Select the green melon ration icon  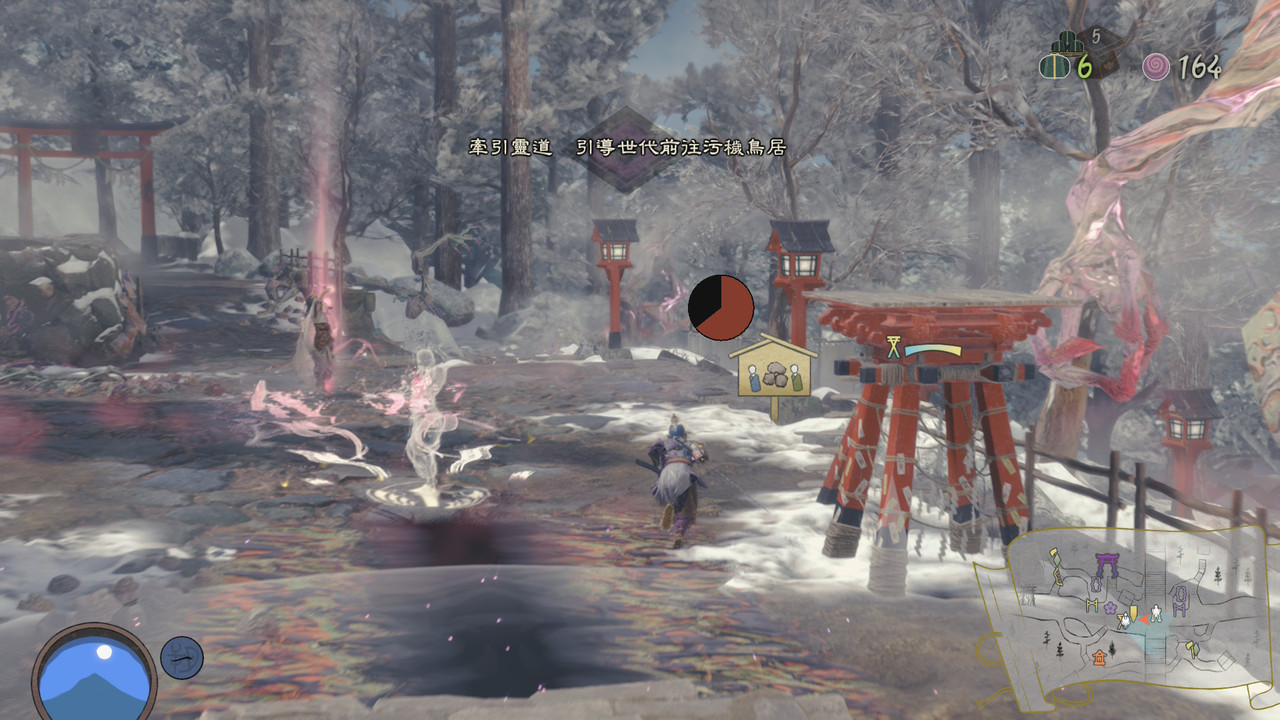click(1053, 66)
